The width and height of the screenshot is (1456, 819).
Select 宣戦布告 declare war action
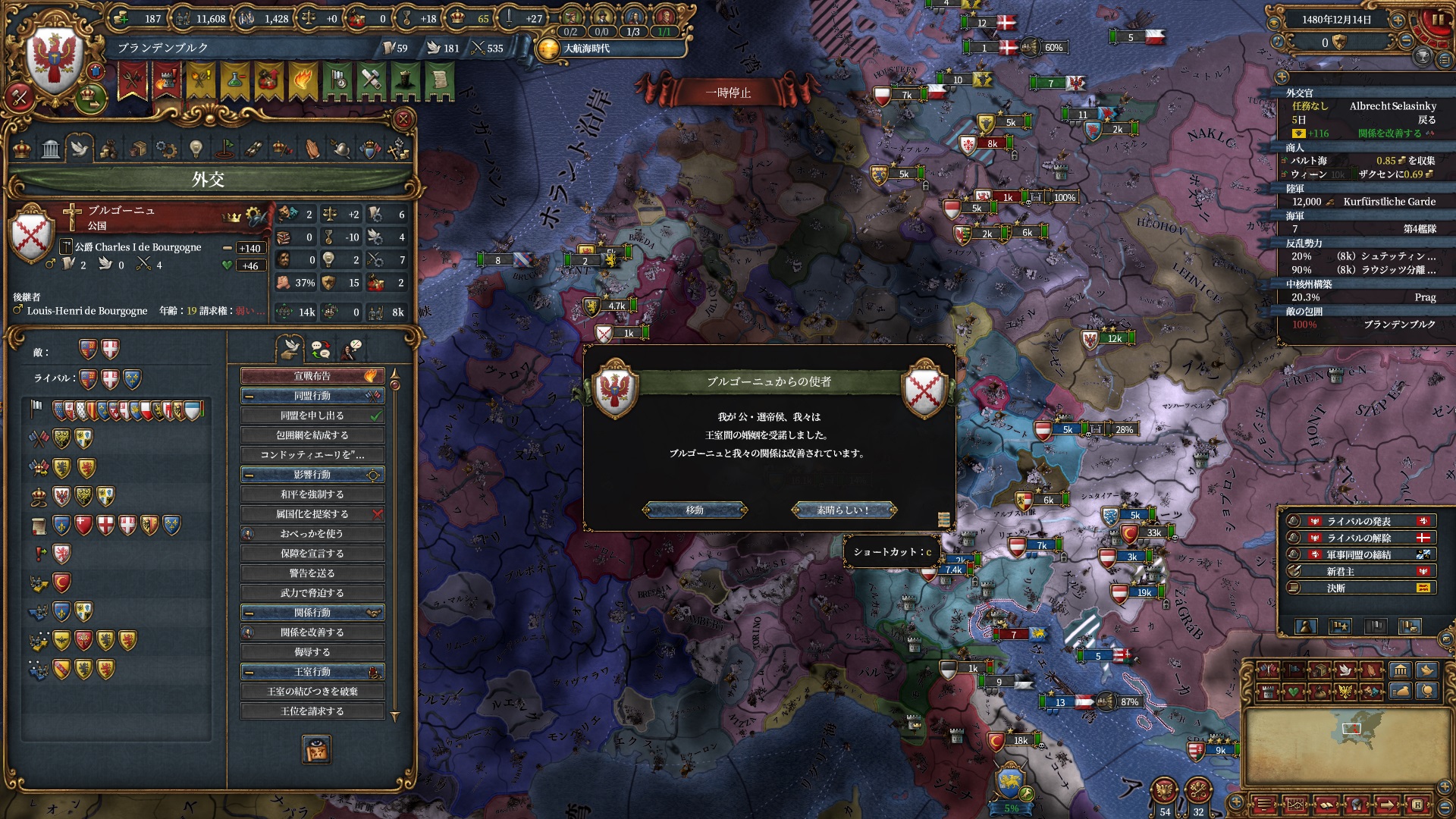(312, 376)
